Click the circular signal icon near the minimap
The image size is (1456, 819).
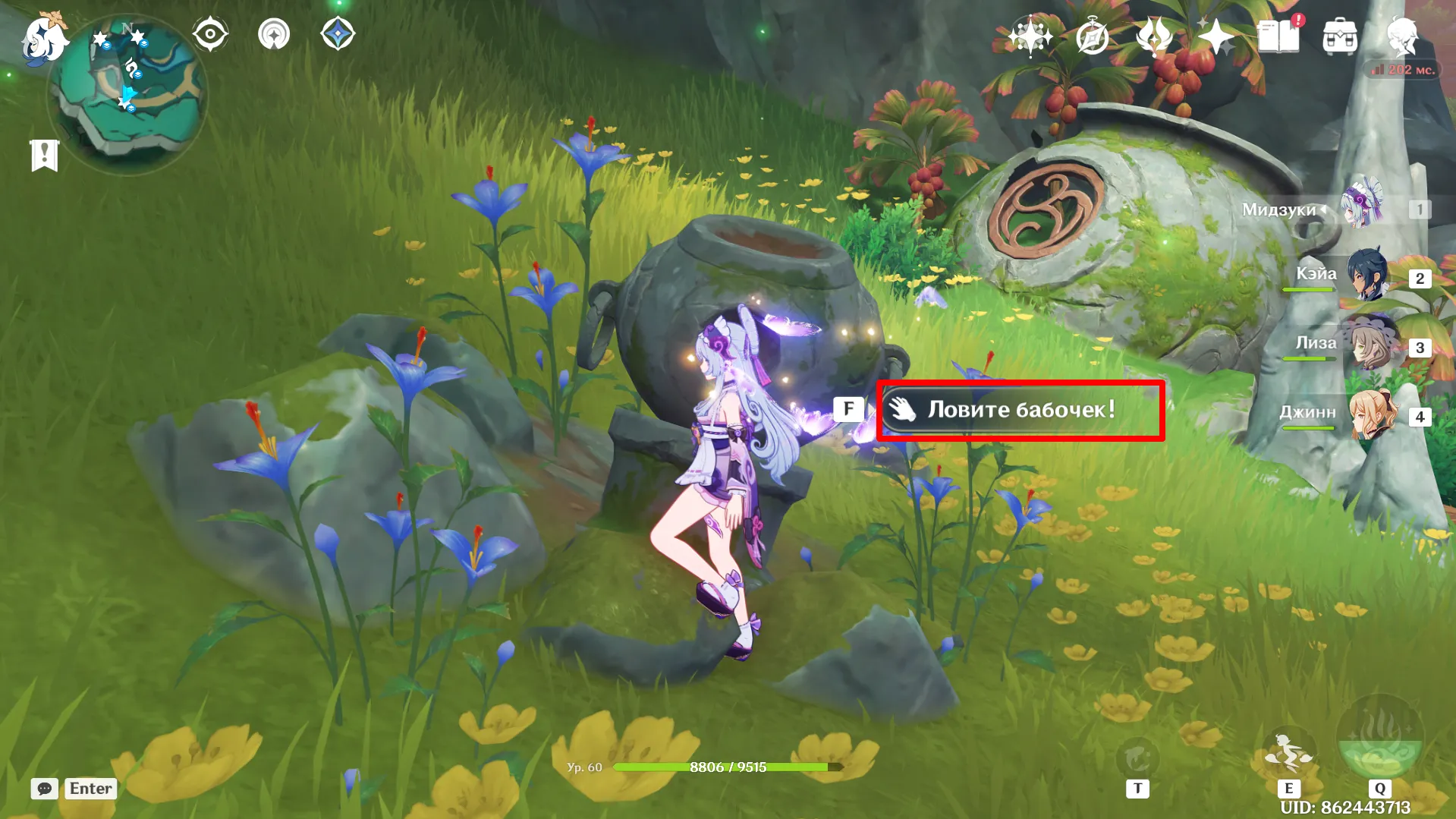[x=274, y=35]
